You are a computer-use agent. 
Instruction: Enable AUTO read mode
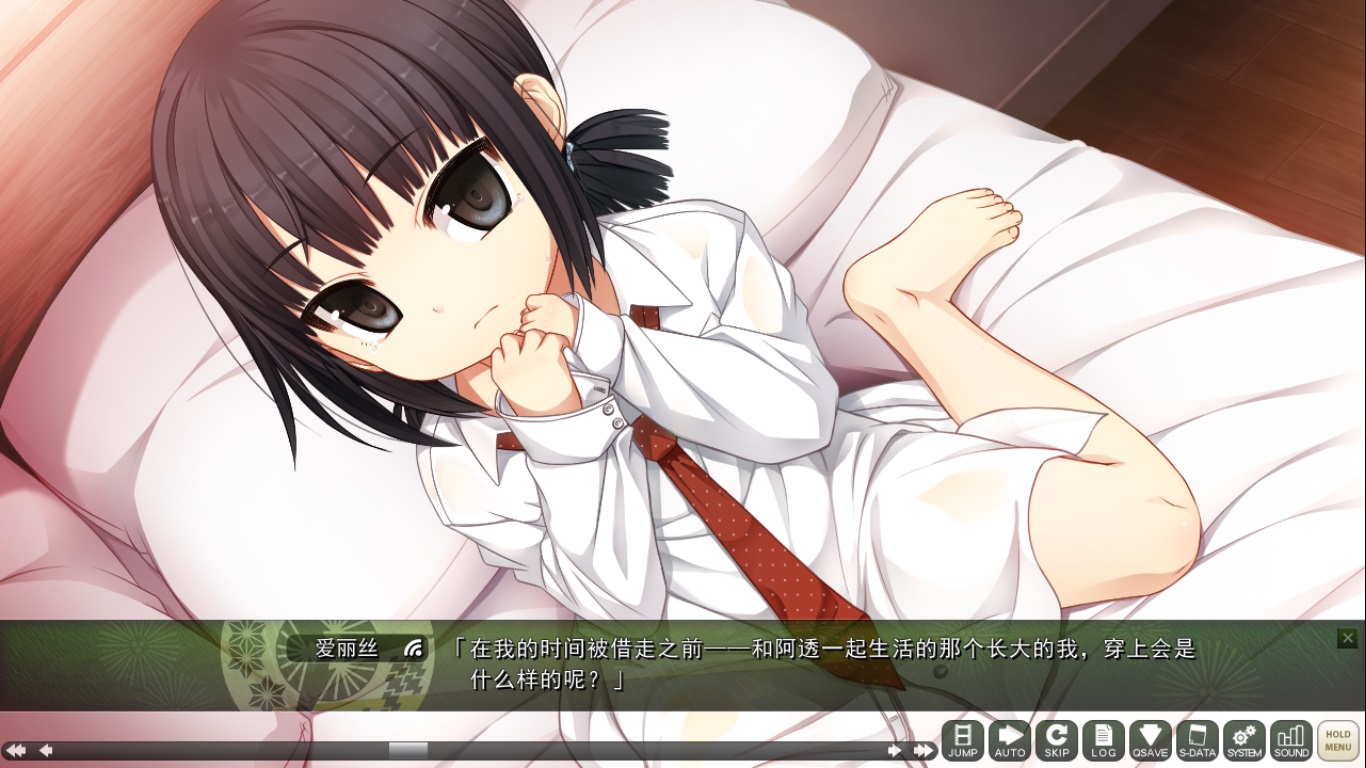pyautogui.click(x=1010, y=741)
